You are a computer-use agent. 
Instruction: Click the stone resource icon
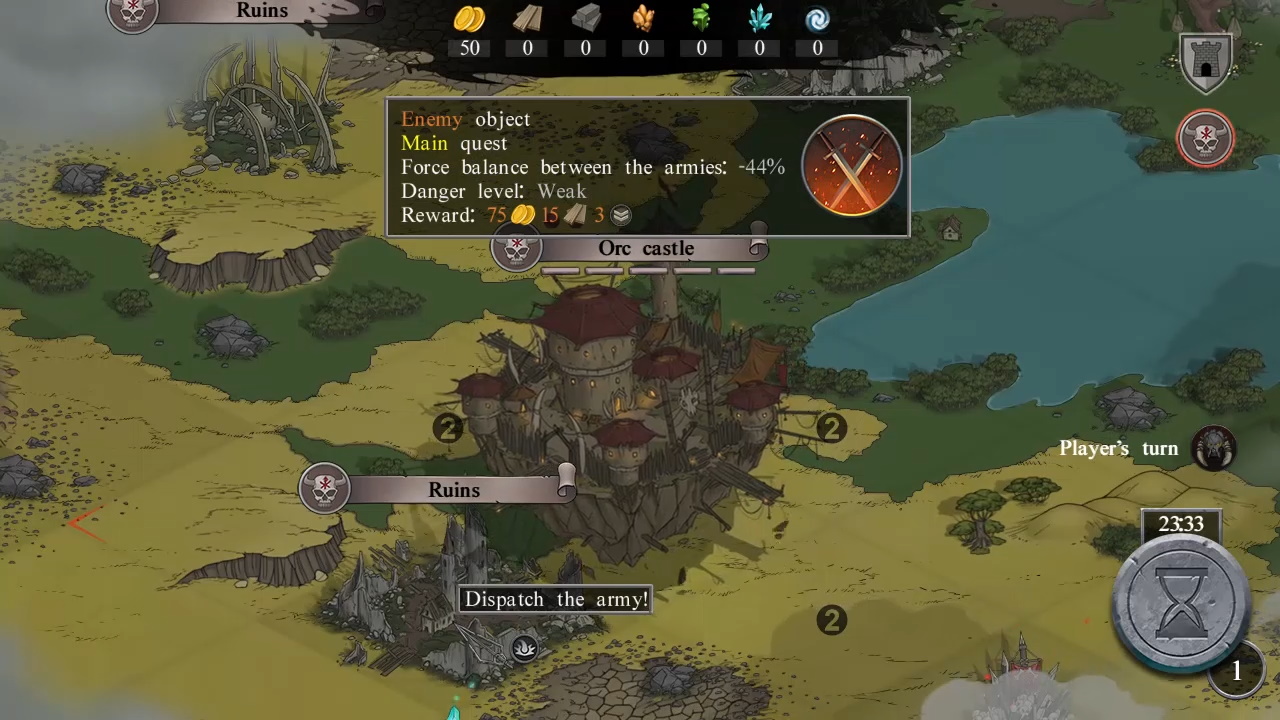(x=585, y=19)
